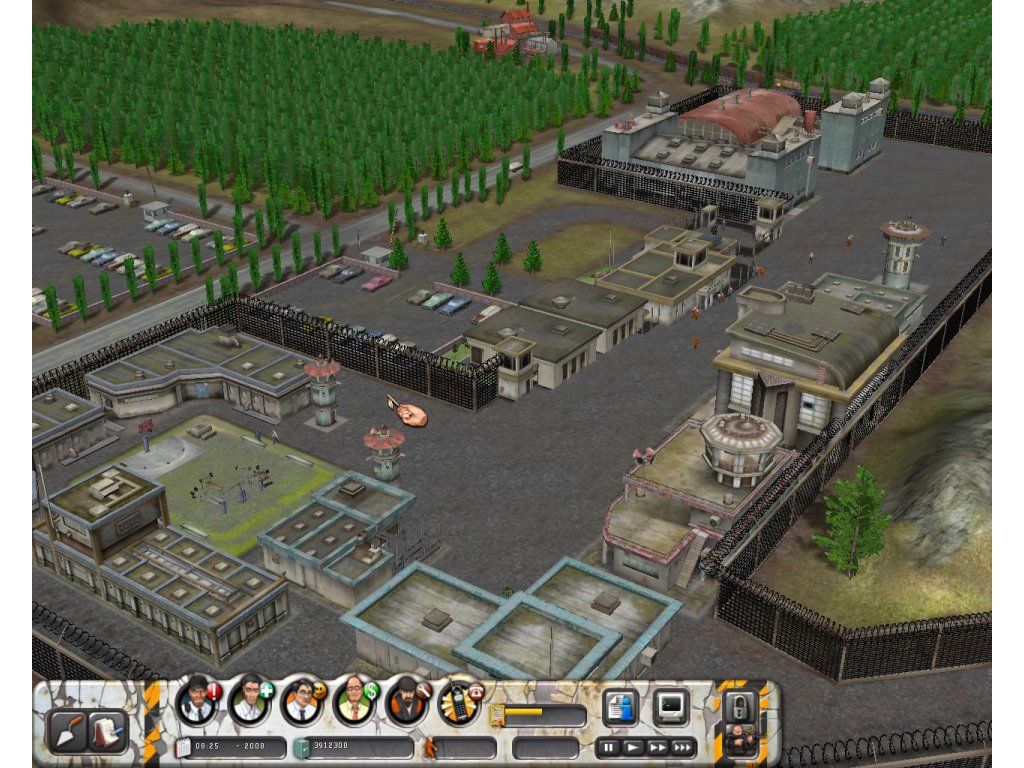Activate the armed riot guard button
The width and height of the screenshot is (1024, 768).
click(740, 739)
